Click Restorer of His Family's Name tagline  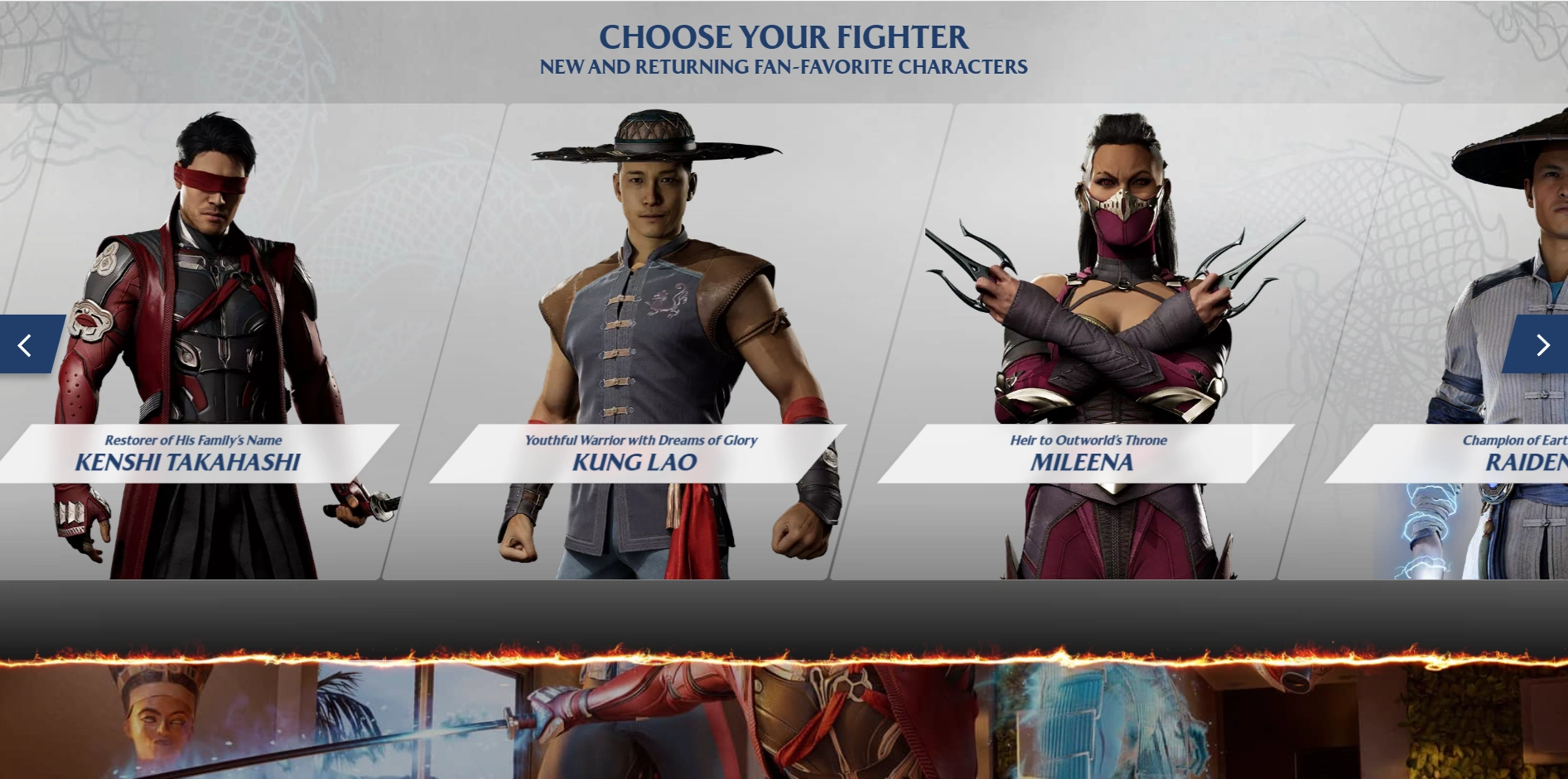click(192, 440)
